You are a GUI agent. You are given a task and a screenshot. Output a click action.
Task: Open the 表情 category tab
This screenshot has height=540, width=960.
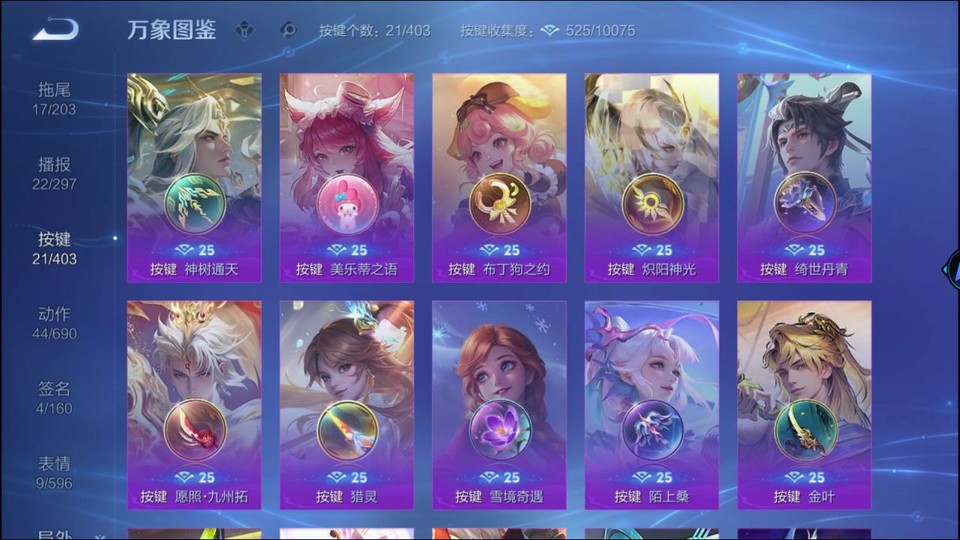coord(54,472)
